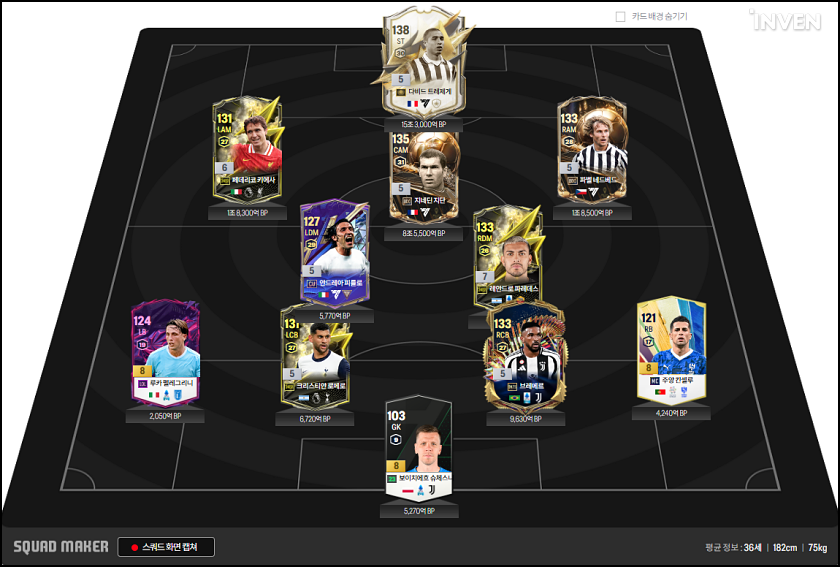Select the David Trezeguet striker card

419,65
